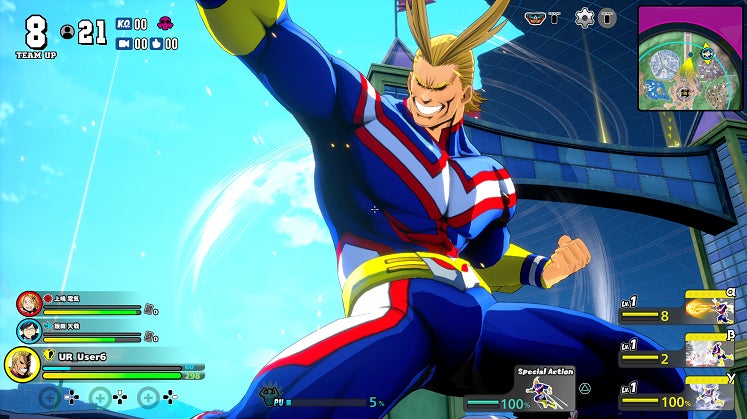747x419 pixels.
Task: Activate the Special Action ability
Action: pos(545,390)
